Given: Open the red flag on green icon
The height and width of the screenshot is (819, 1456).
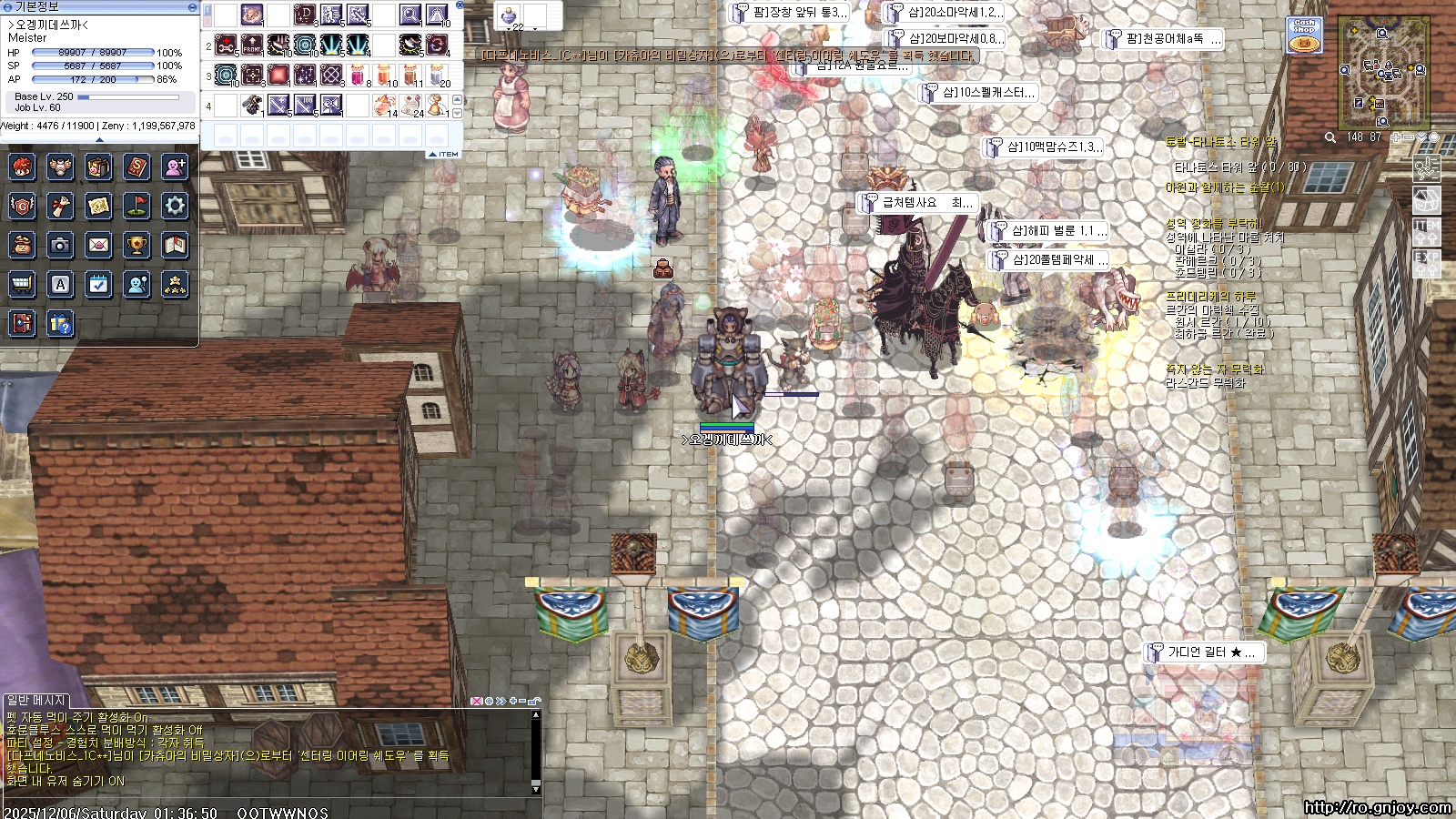Looking at the screenshot, I should coord(136,206).
